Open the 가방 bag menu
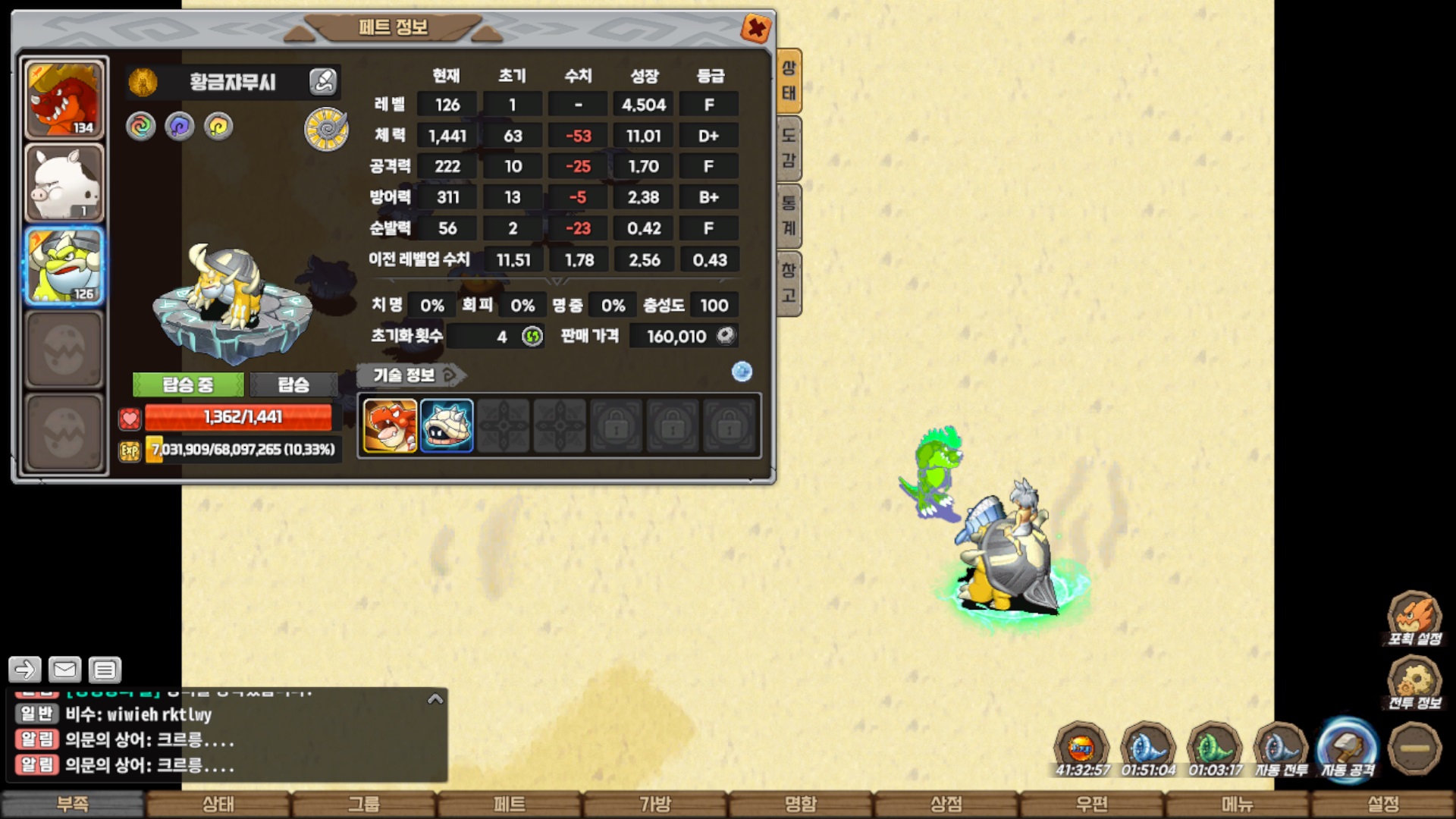This screenshot has width=1456, height=819. coord(655,804)
